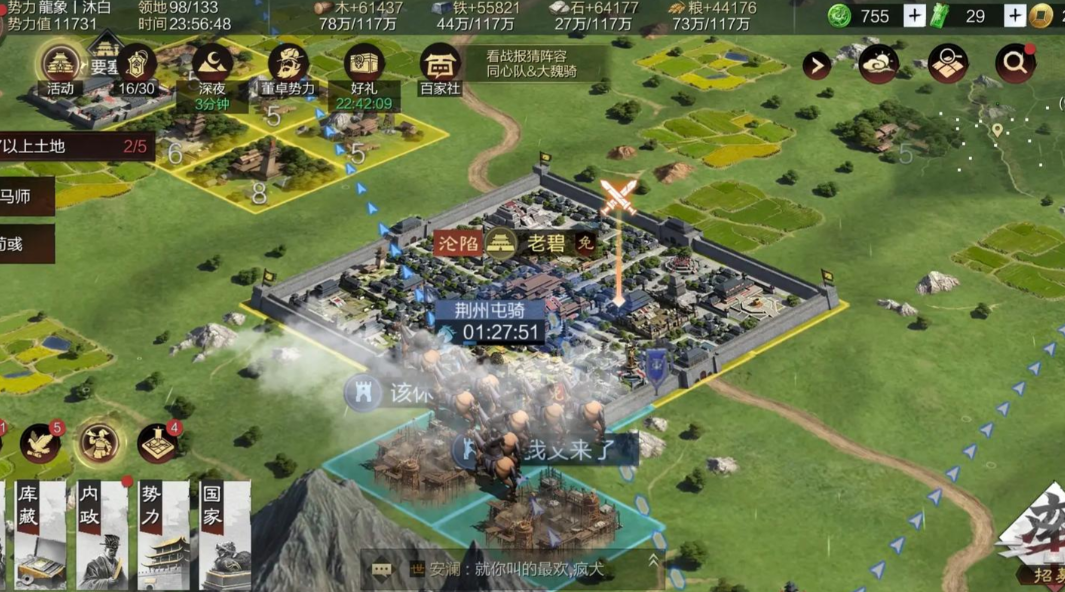Add jade coins with the plus button beside 755
Viewport: 1065px width, 592px height.
[914, 16]
